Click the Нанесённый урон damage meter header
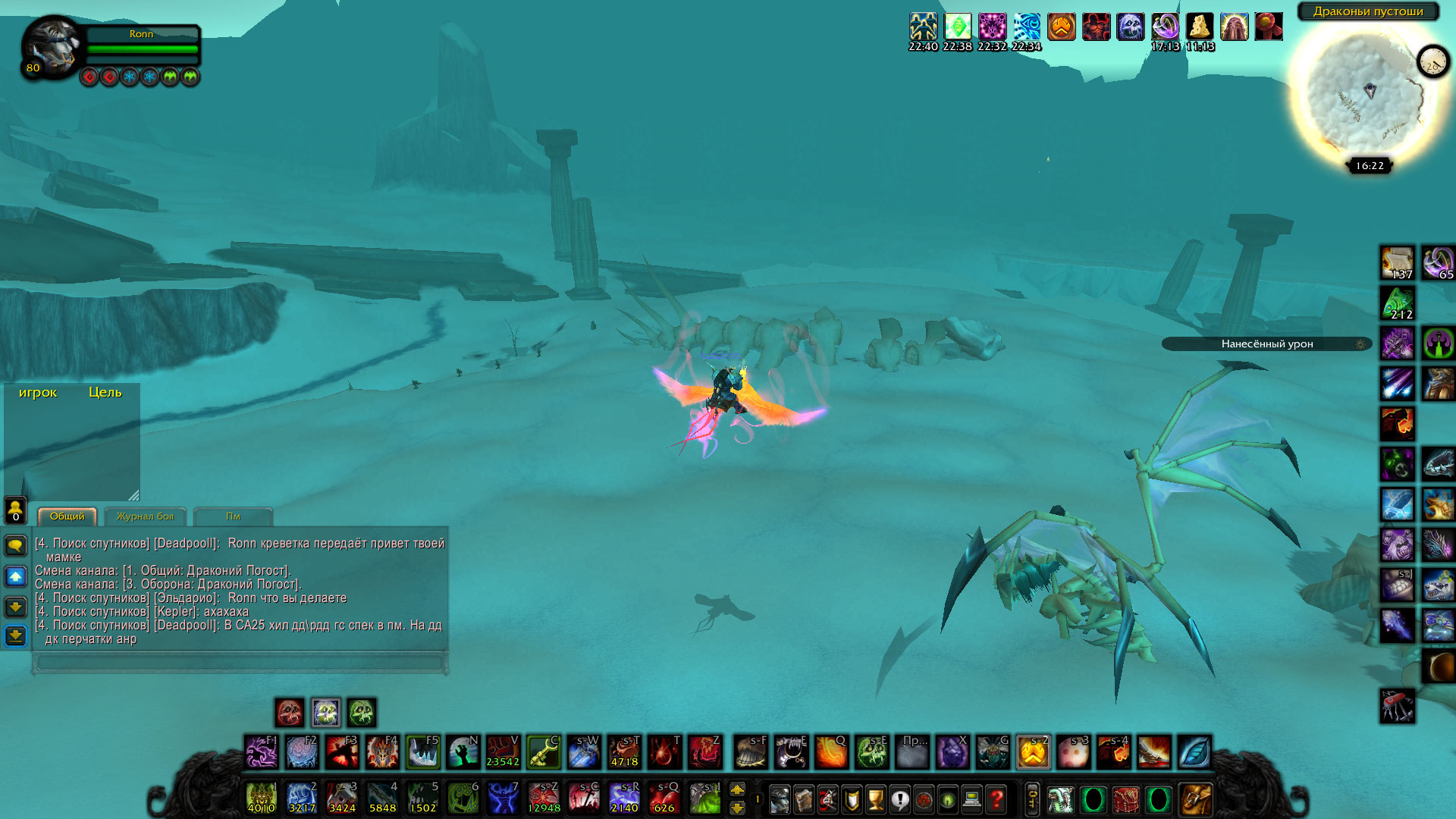Viewport: 1456px width, 819px height. [x=1266, y=344]
